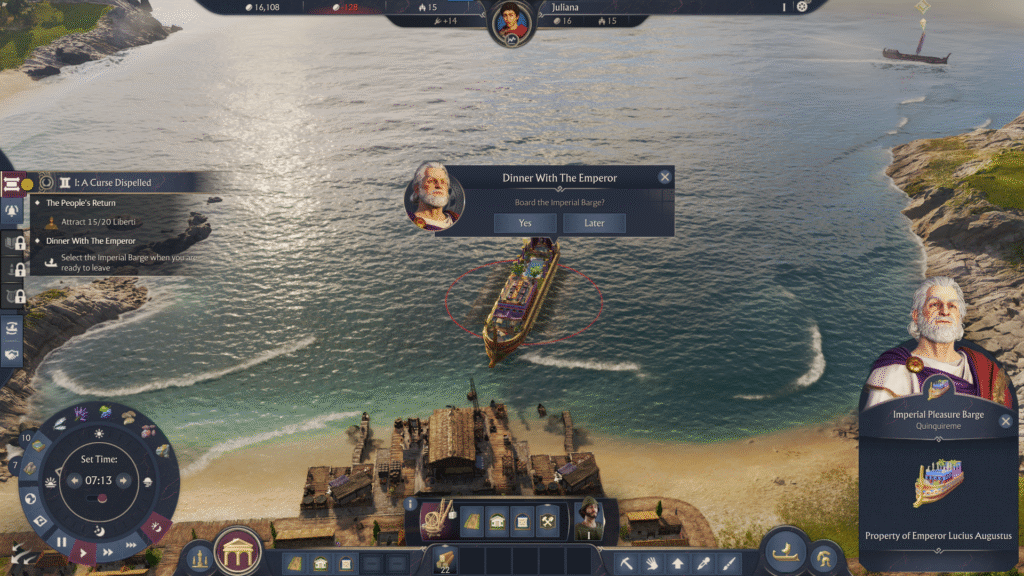This screenshot has width=1024, height=576.
Task: Open the Roman helmet military menu
Action: [x=824, y=556]
